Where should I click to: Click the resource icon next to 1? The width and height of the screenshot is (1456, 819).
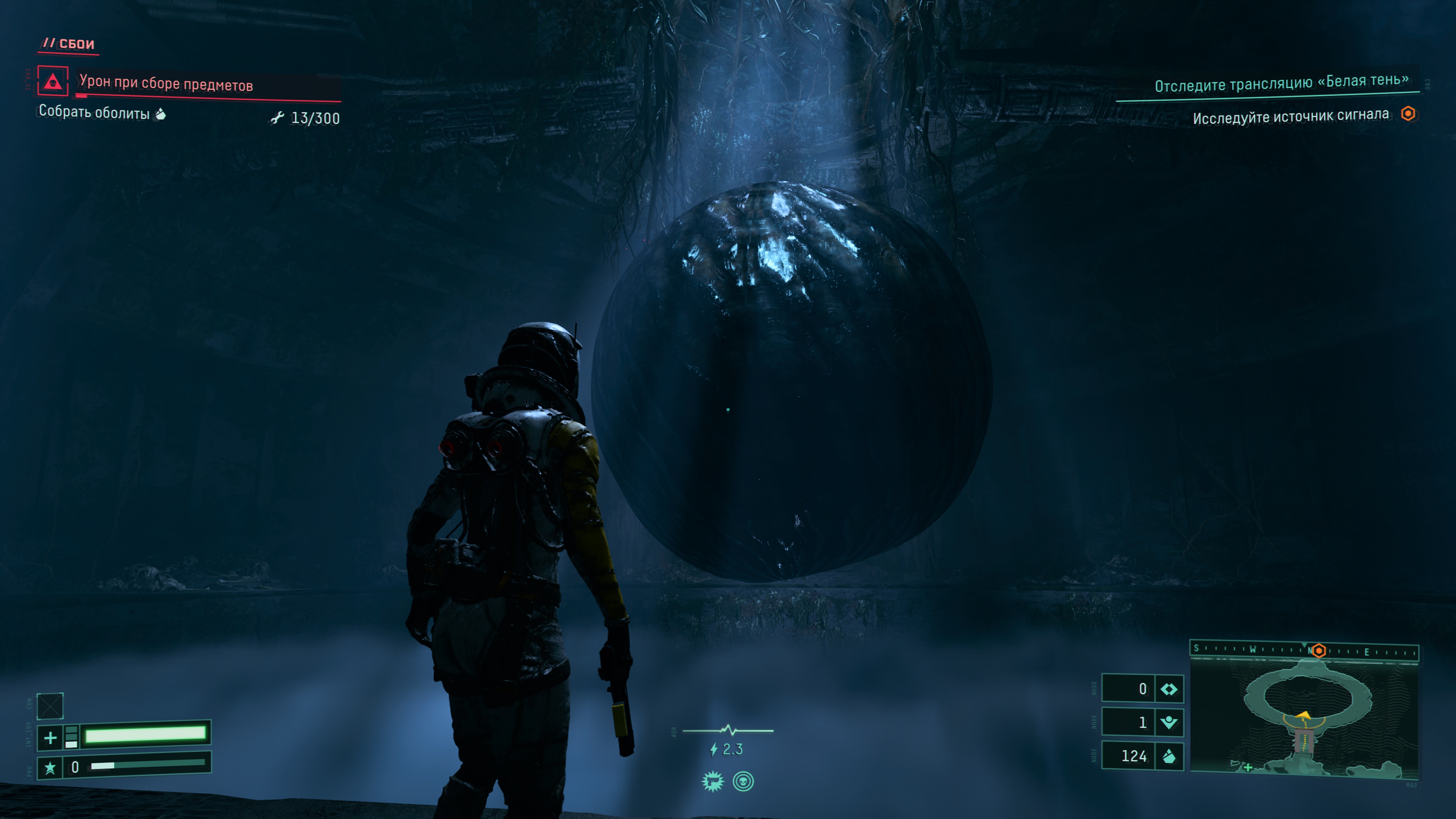(1169, 722)
